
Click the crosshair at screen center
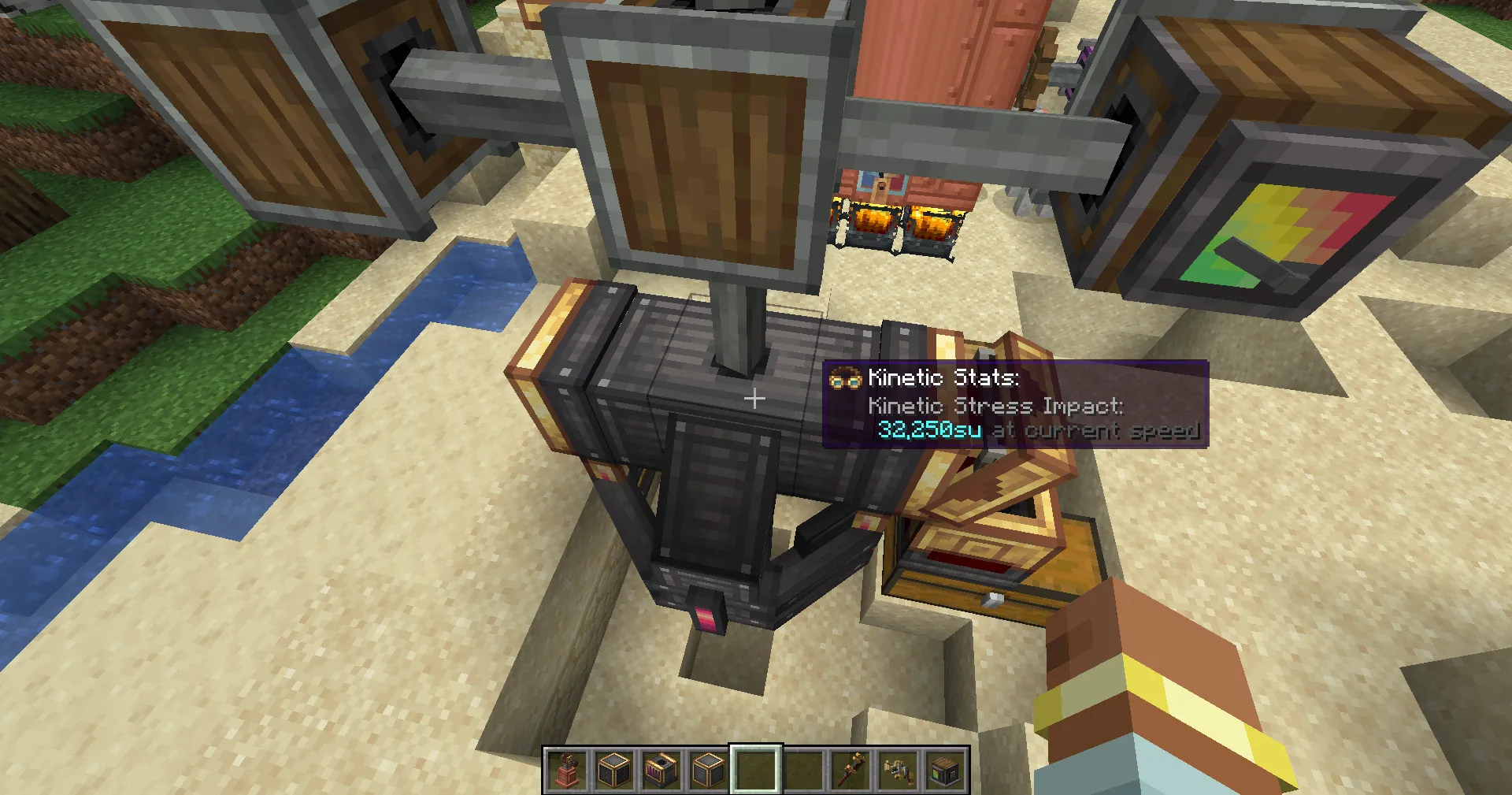tap(754, 398)
